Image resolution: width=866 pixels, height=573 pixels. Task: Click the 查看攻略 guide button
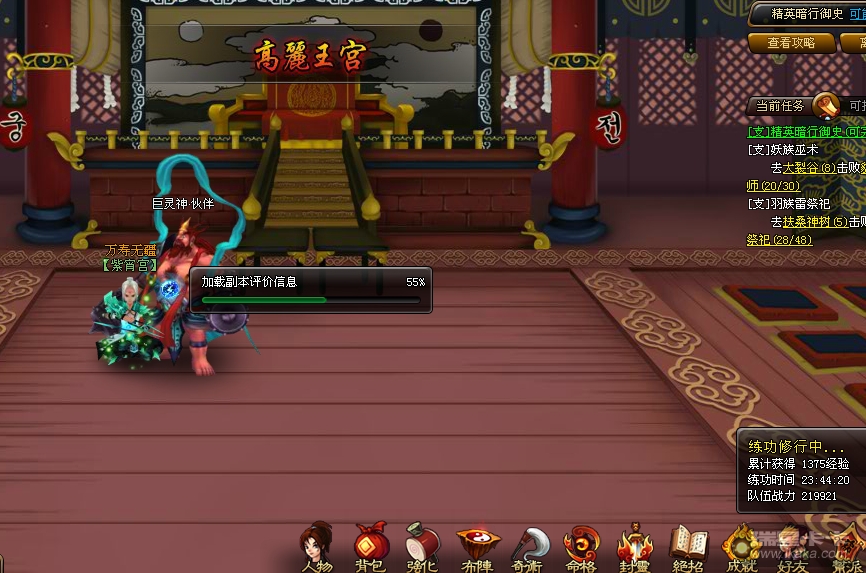(x=791, y=43)
